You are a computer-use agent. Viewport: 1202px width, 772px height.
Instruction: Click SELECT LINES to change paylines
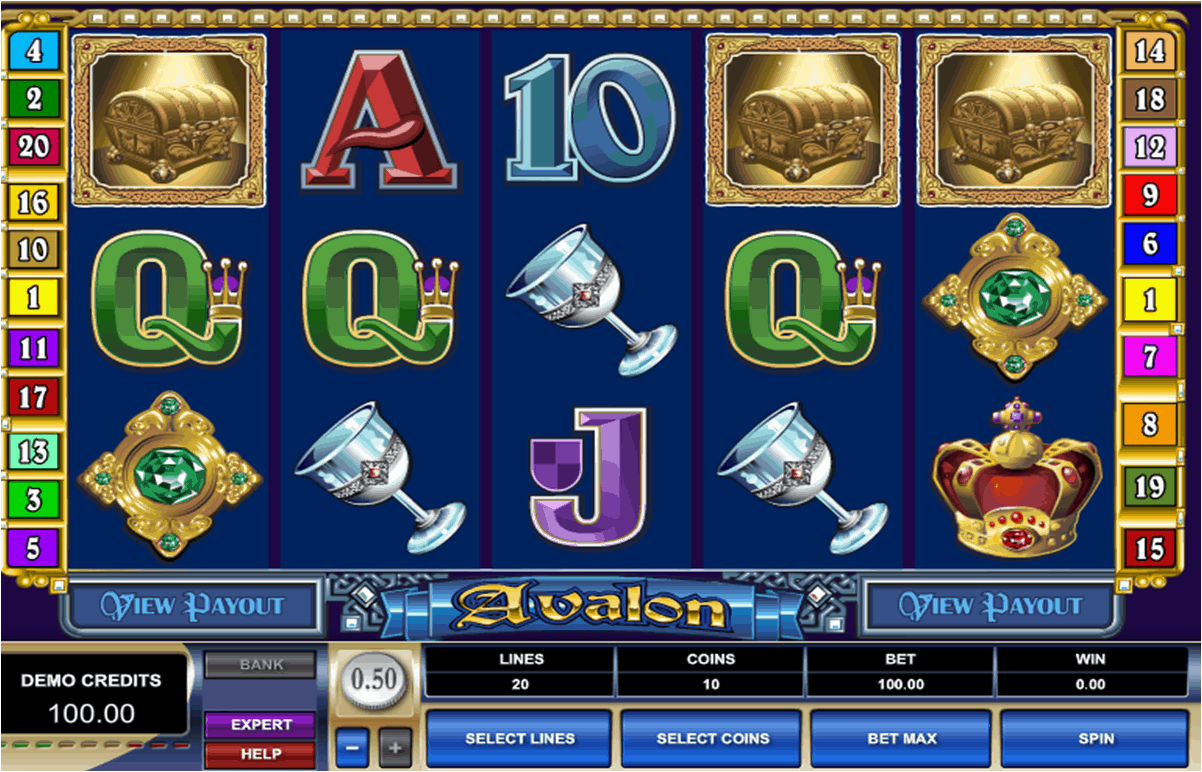[519, 738]
